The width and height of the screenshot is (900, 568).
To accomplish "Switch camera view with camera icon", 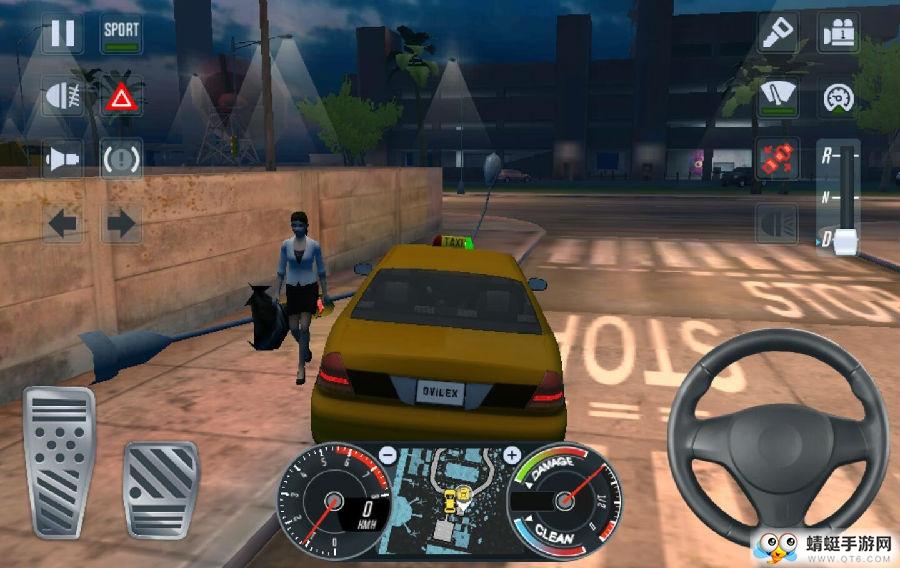I will [839, 33].
